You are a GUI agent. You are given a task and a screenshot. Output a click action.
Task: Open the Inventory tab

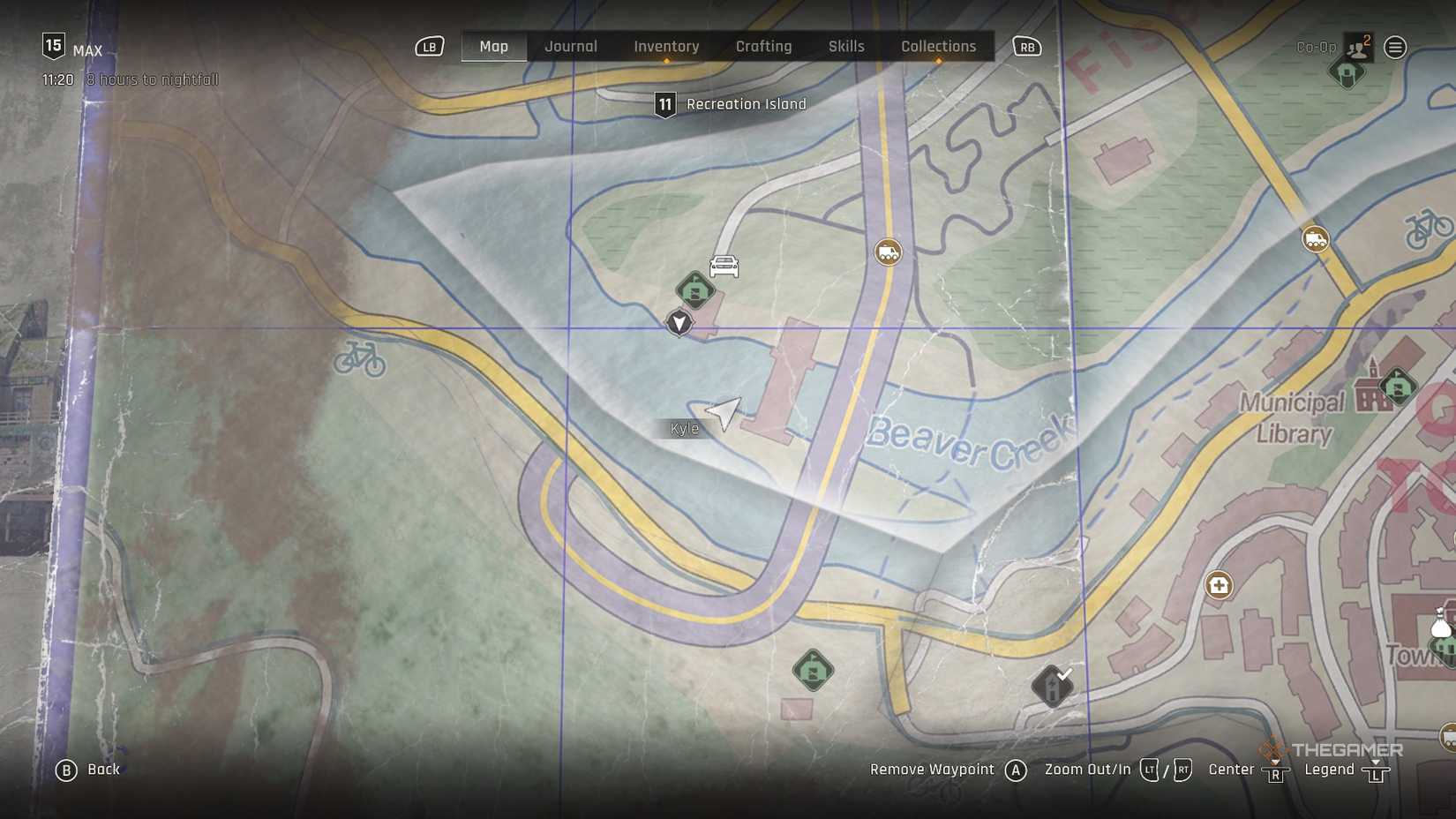point(666,47)
